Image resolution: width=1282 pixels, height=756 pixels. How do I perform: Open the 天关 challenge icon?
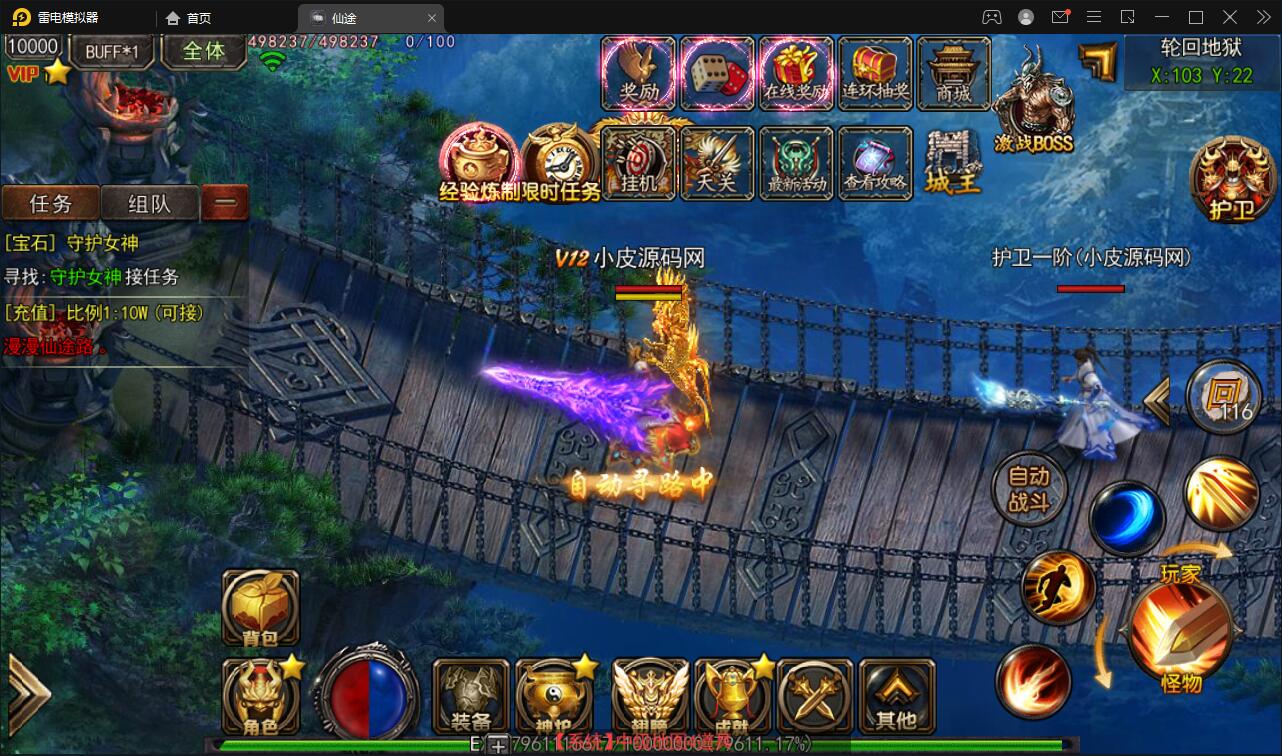tap(717, 162)
